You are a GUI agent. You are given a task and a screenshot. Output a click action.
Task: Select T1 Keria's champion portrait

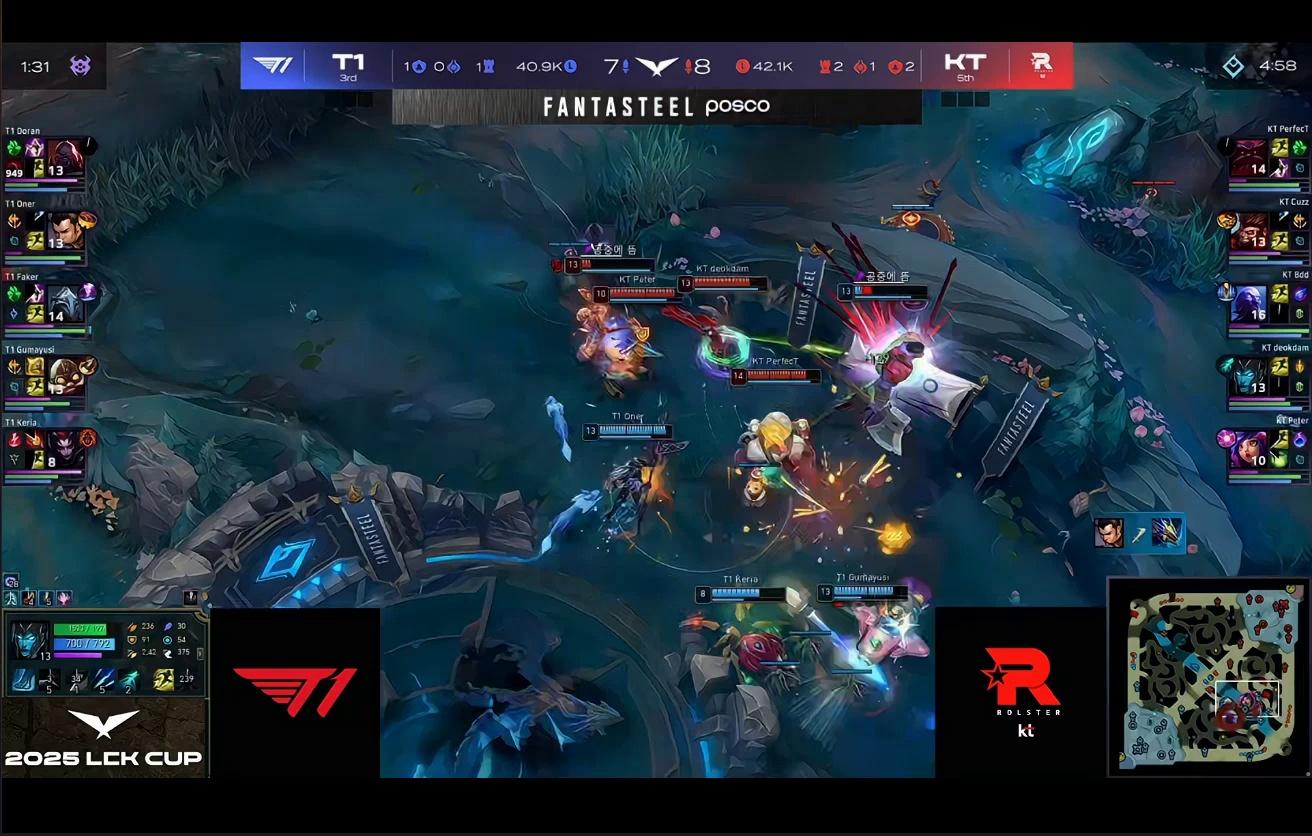(x=63, y=448)
